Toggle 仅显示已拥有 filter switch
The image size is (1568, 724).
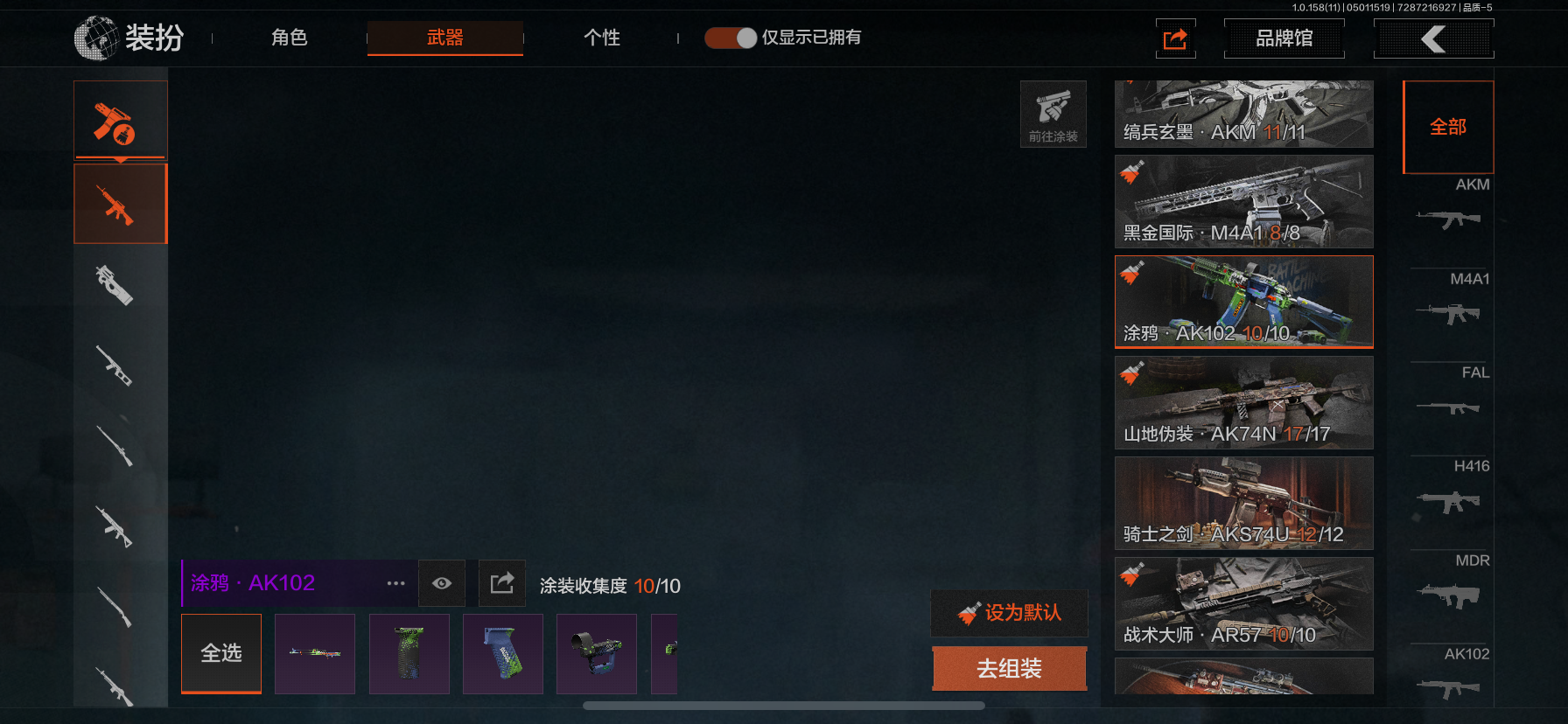(x=731, y=38)
